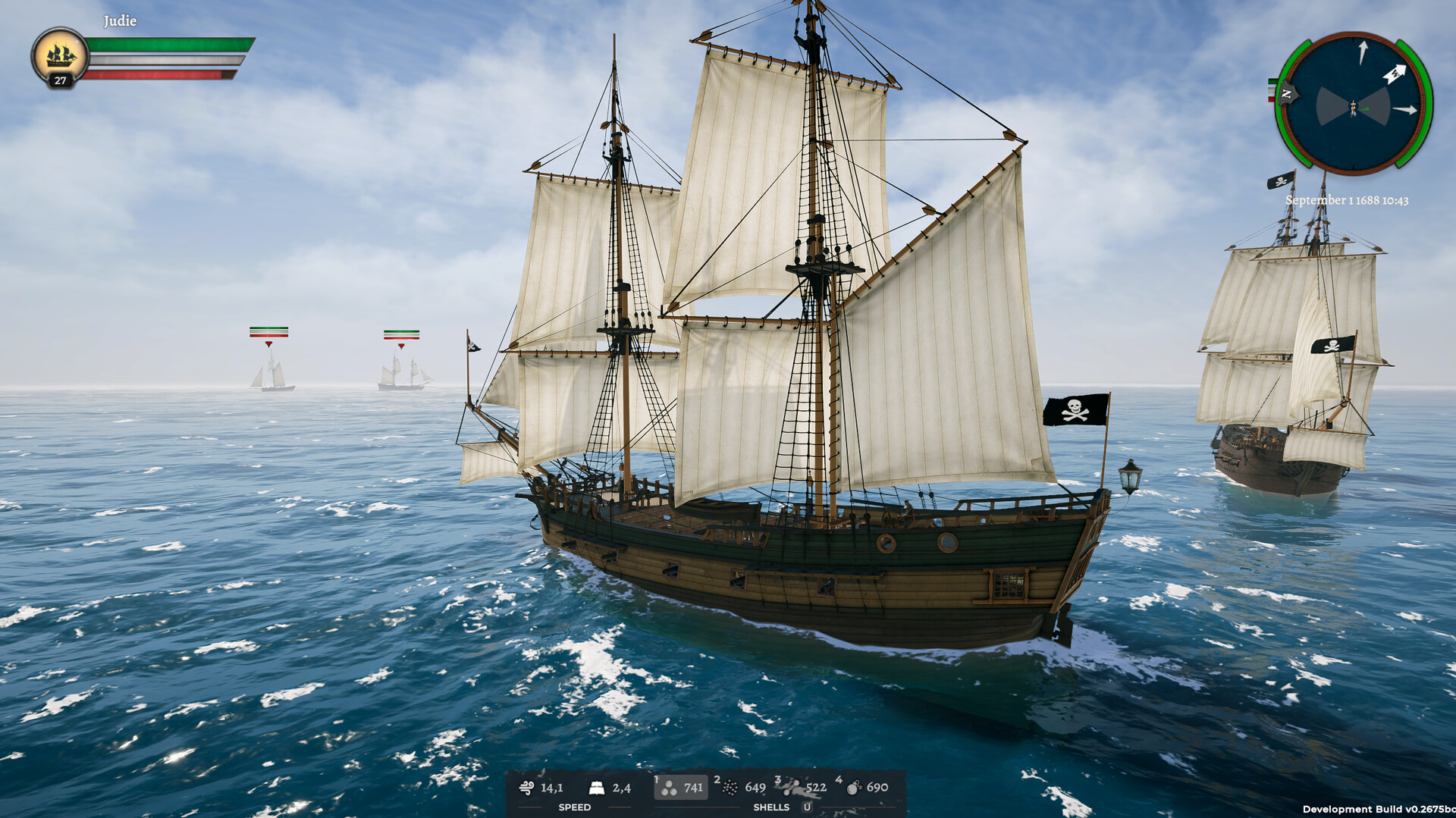
Task: Click the Judie name label
Action: pyautogui.click(x=118, y=21)
